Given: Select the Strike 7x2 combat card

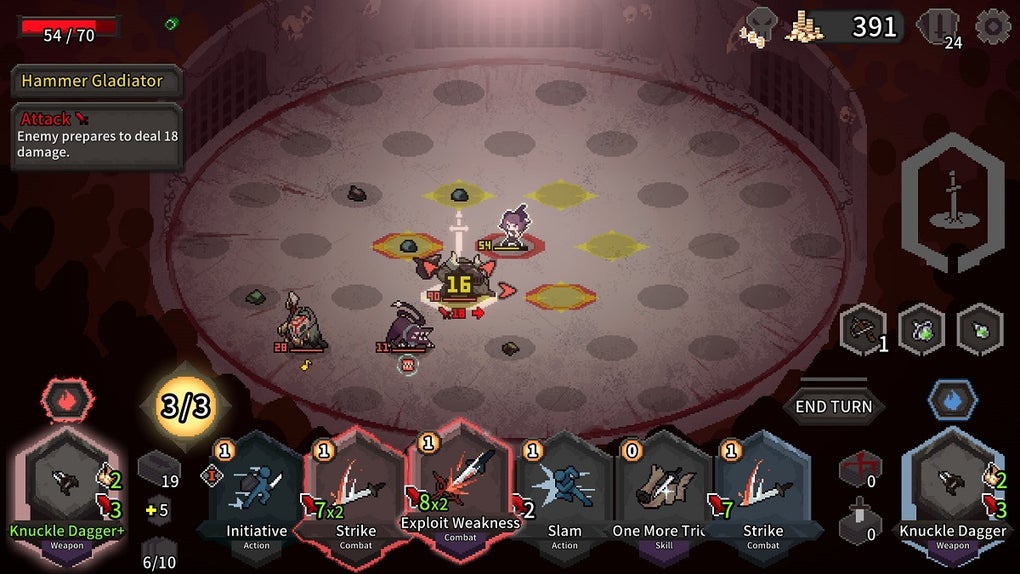Looking at the screenshot, I should (355, 490).
